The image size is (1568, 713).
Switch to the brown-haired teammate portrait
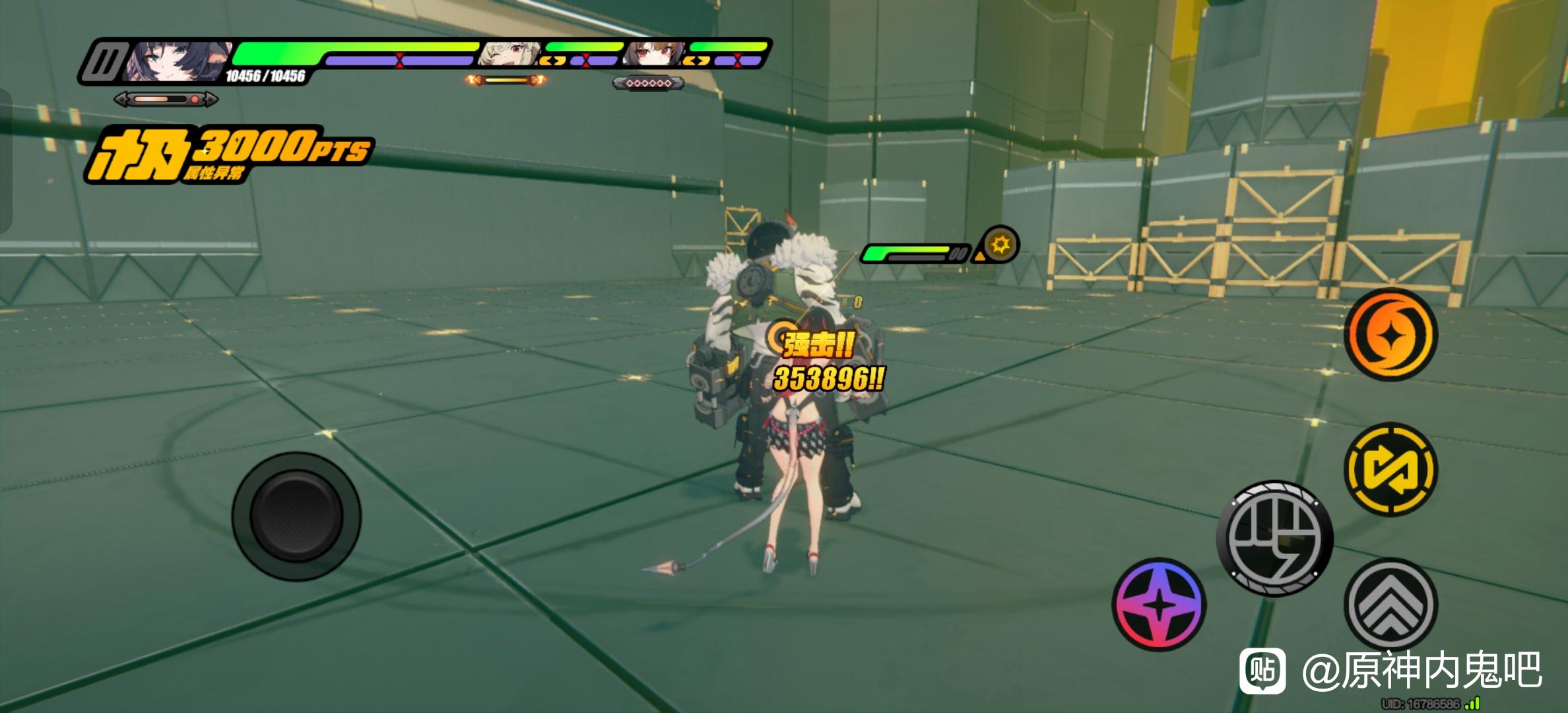pyautogui.click(x=653, y=55)
